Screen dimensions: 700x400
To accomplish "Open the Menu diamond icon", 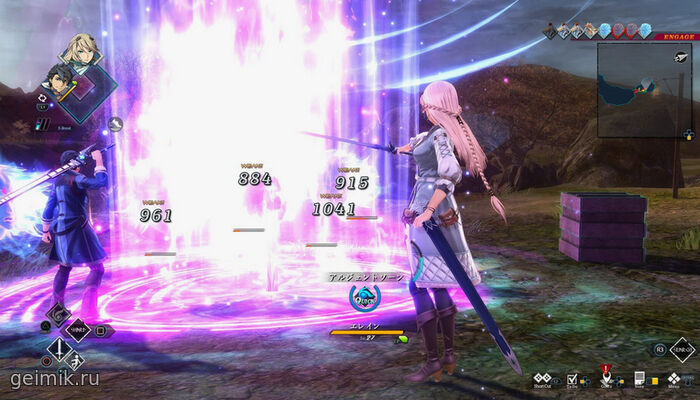I will [x=673, y=379].
